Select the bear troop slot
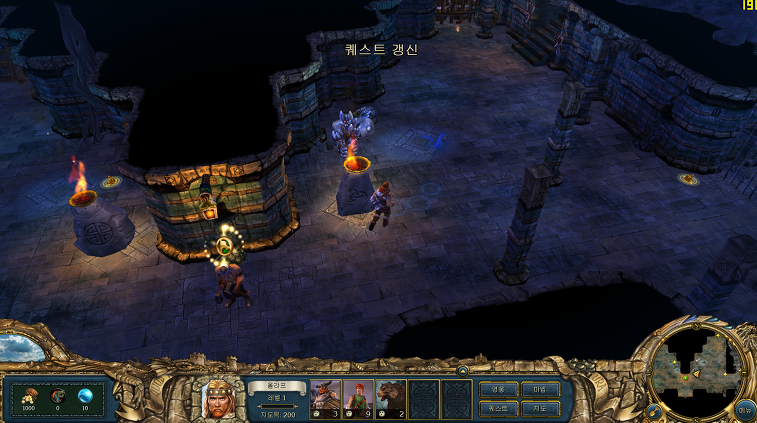757x423 pixels. click(391, 397)
